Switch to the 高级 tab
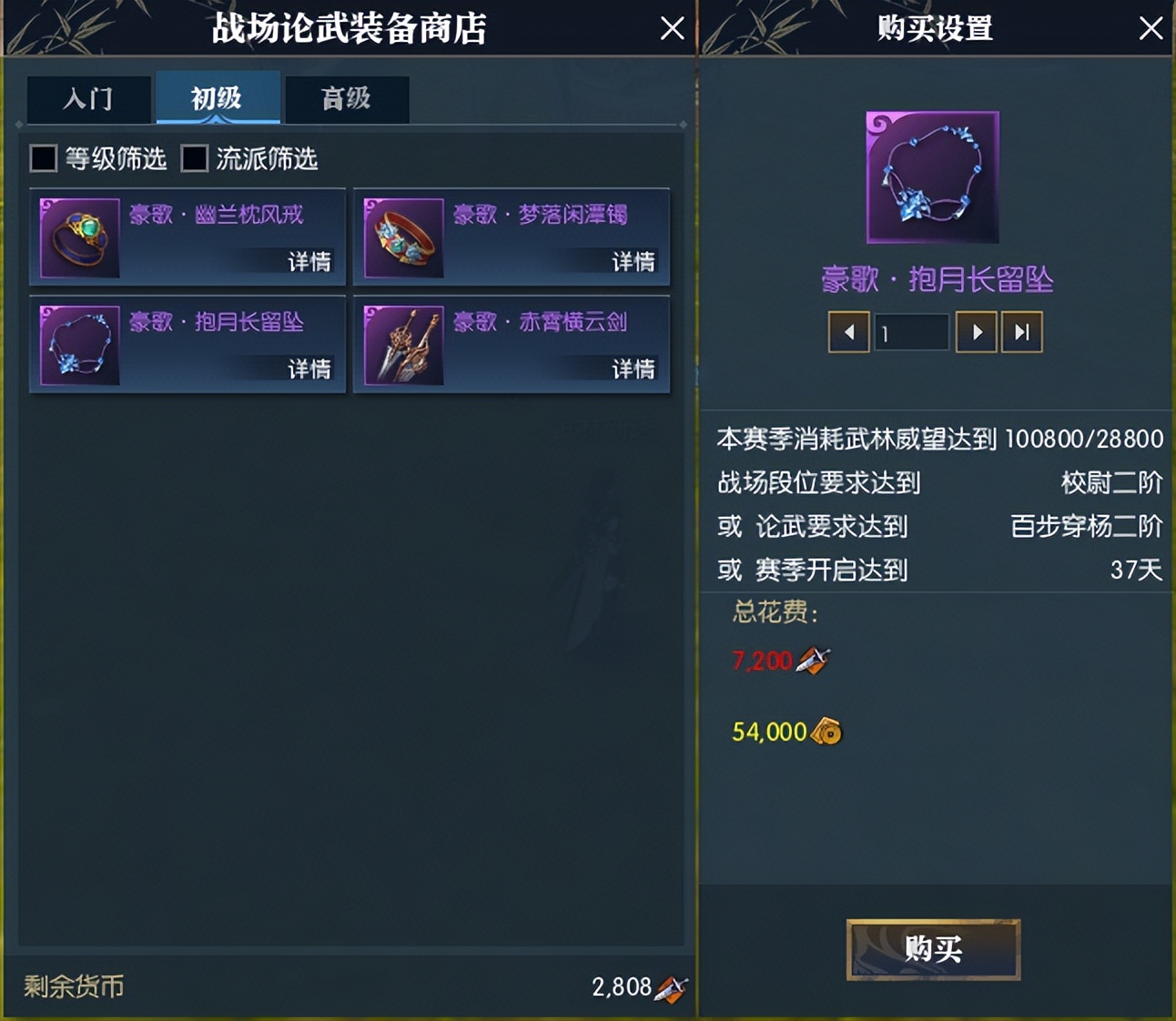Screen dimensions: 1176x1021 click(x=347, y=99)
